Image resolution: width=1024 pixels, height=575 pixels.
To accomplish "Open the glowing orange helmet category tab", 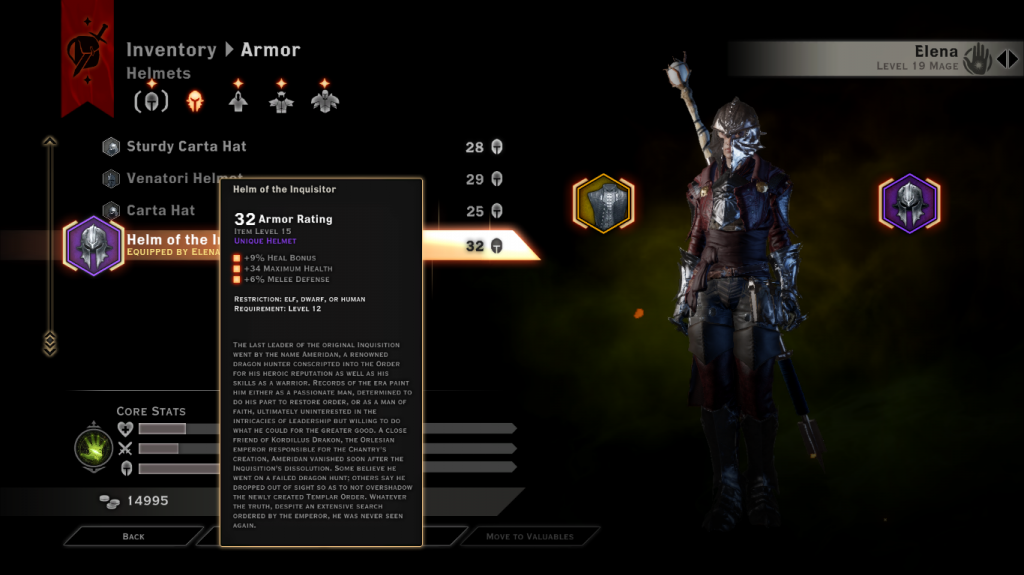I will coord(195,101).
